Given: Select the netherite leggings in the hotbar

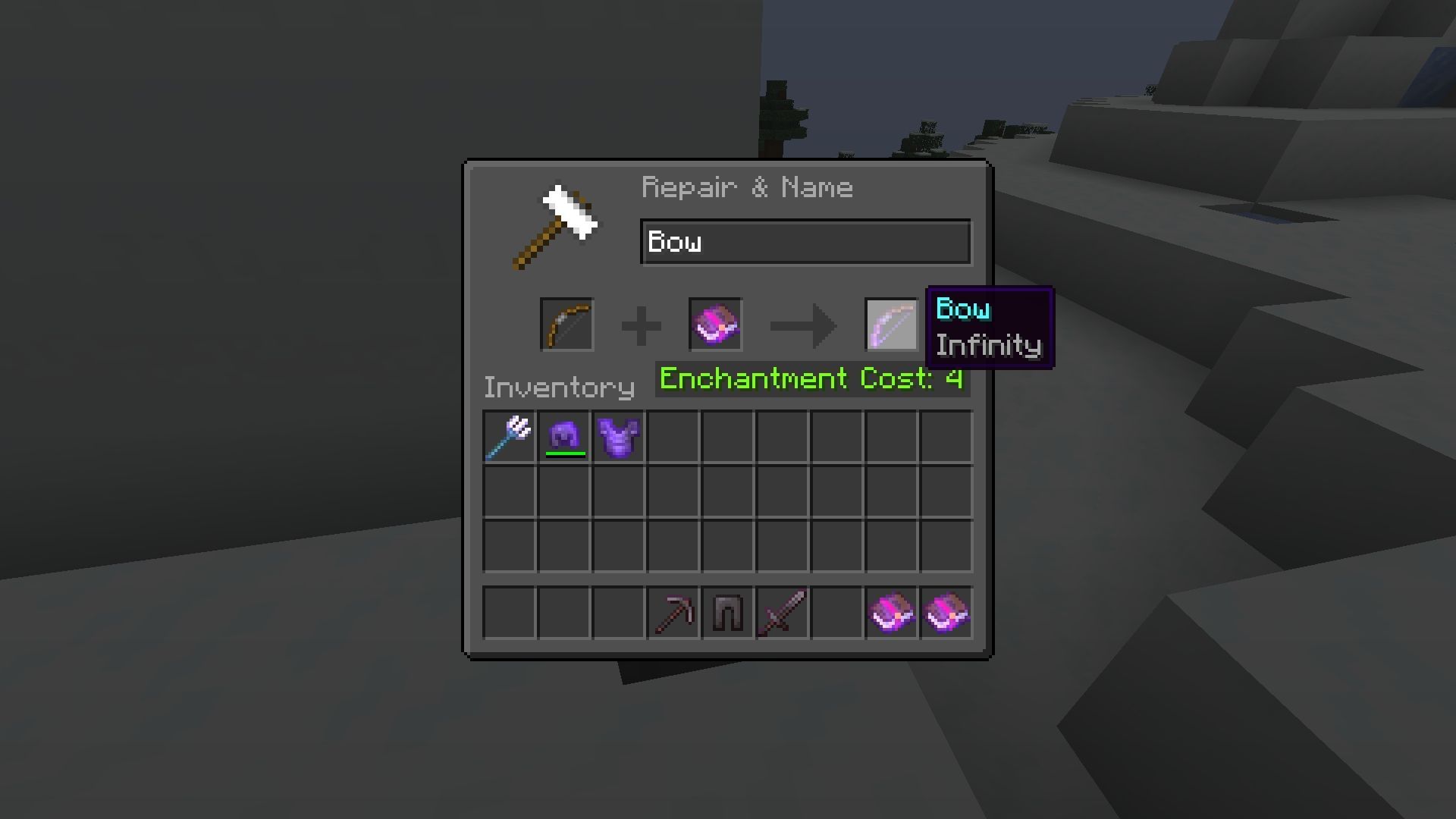Looking at the screenshot, I should pyautogui.click(x=728, y=613).
